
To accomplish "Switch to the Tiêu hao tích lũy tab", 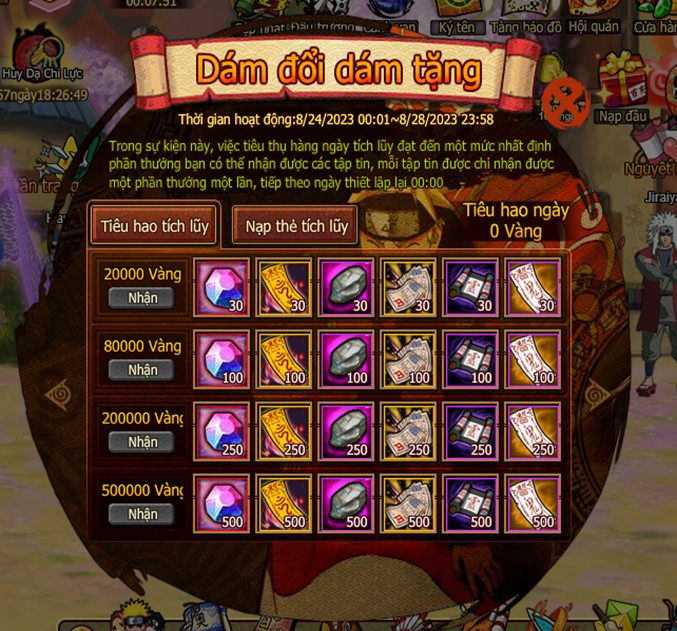I will (x=154, y=225).
